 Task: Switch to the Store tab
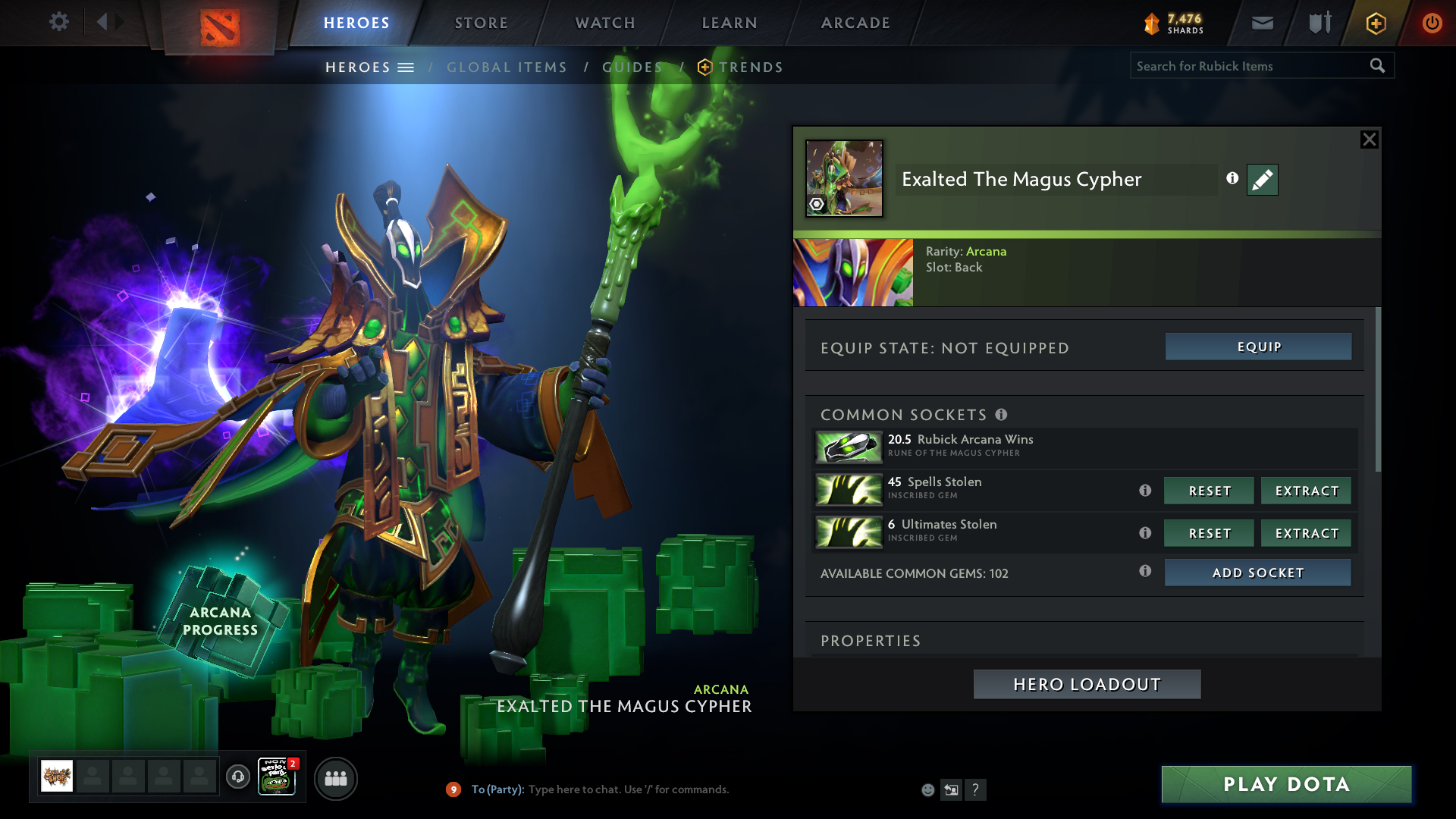(x=481, y=23)
